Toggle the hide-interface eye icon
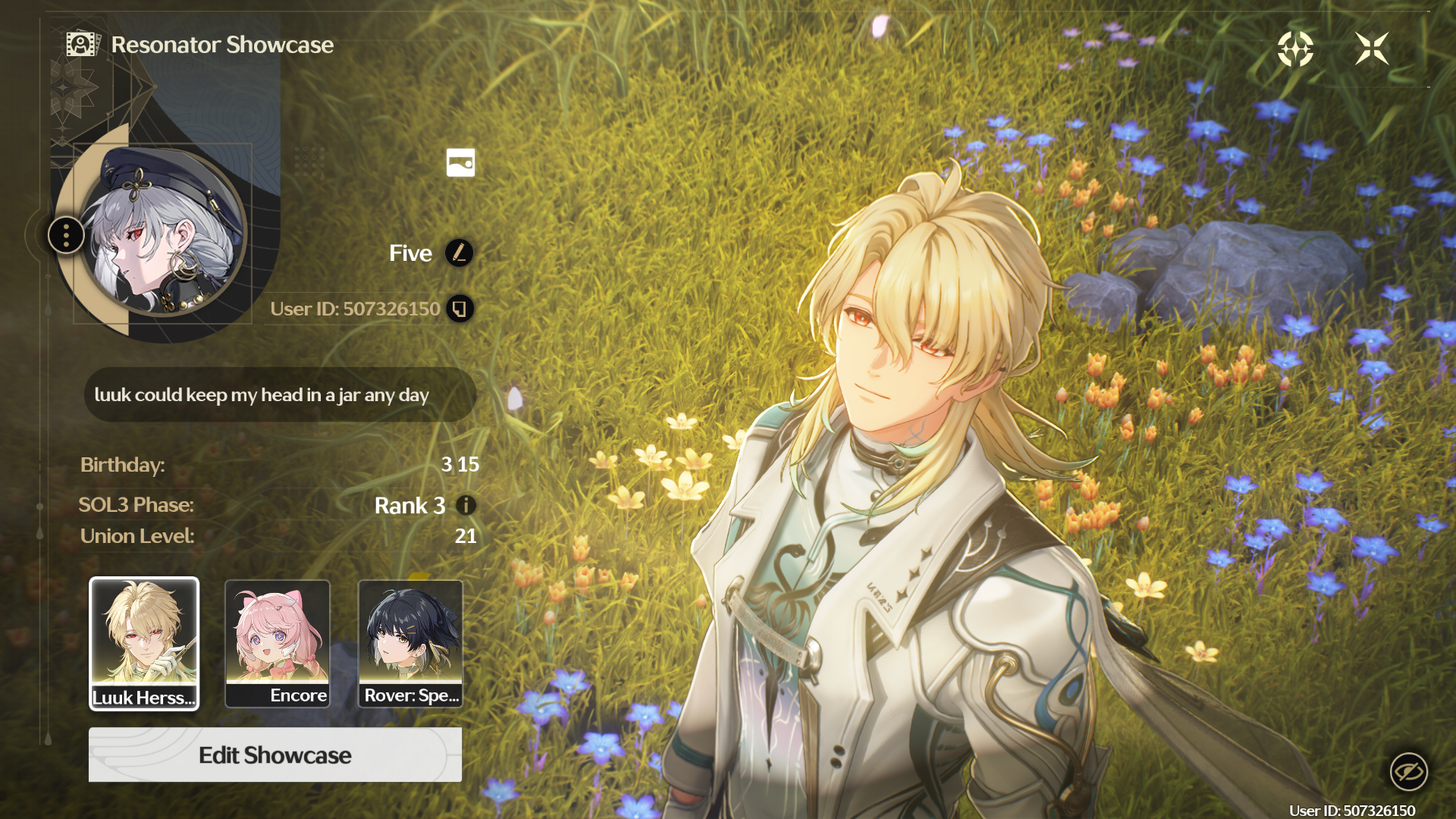 click(x=1408, y=772)
